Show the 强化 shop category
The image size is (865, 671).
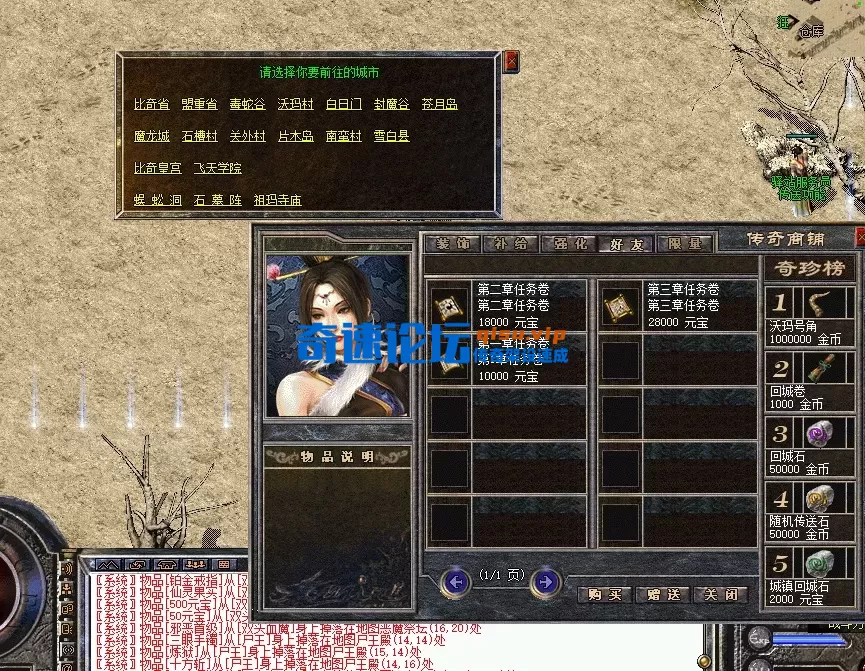click(568, 243)
